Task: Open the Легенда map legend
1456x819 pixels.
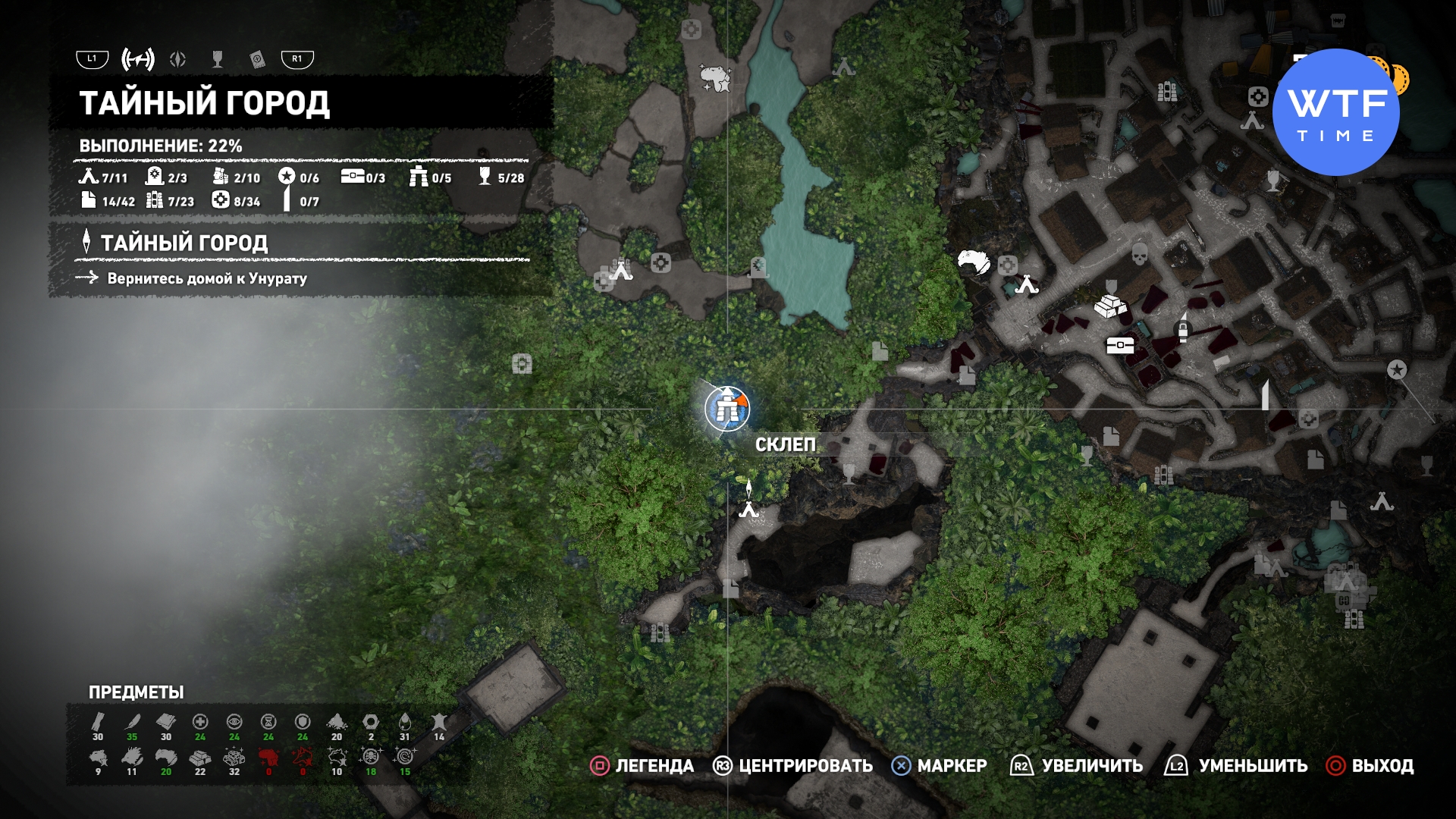Action: click(x=642, y=766)
